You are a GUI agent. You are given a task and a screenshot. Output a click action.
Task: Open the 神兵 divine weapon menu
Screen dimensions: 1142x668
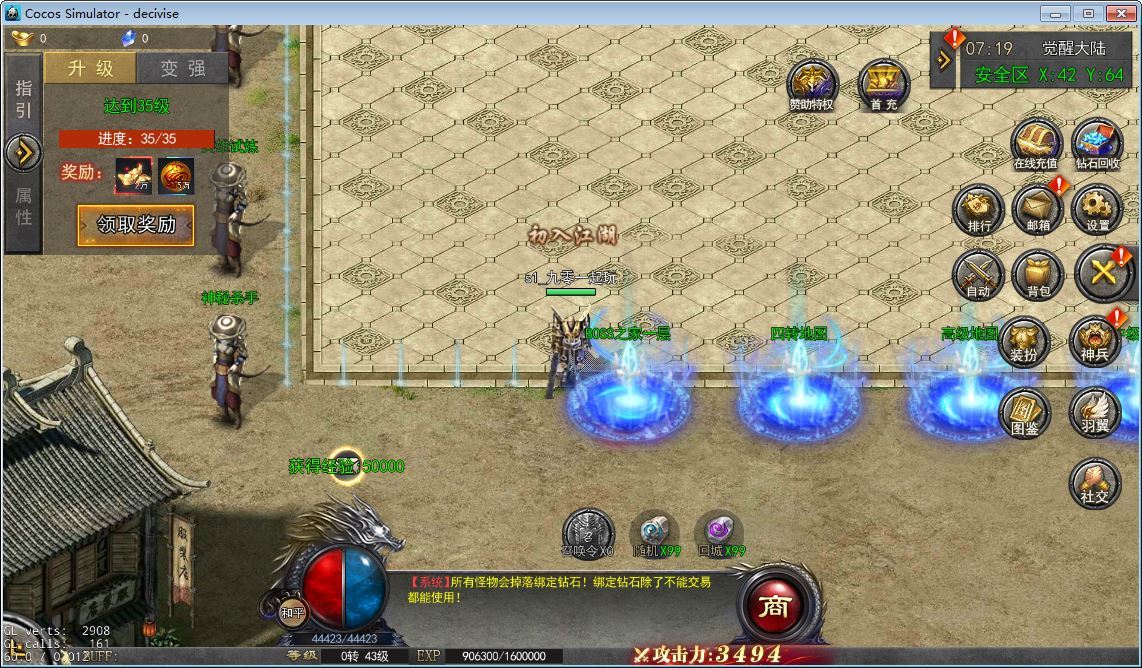1094,341
